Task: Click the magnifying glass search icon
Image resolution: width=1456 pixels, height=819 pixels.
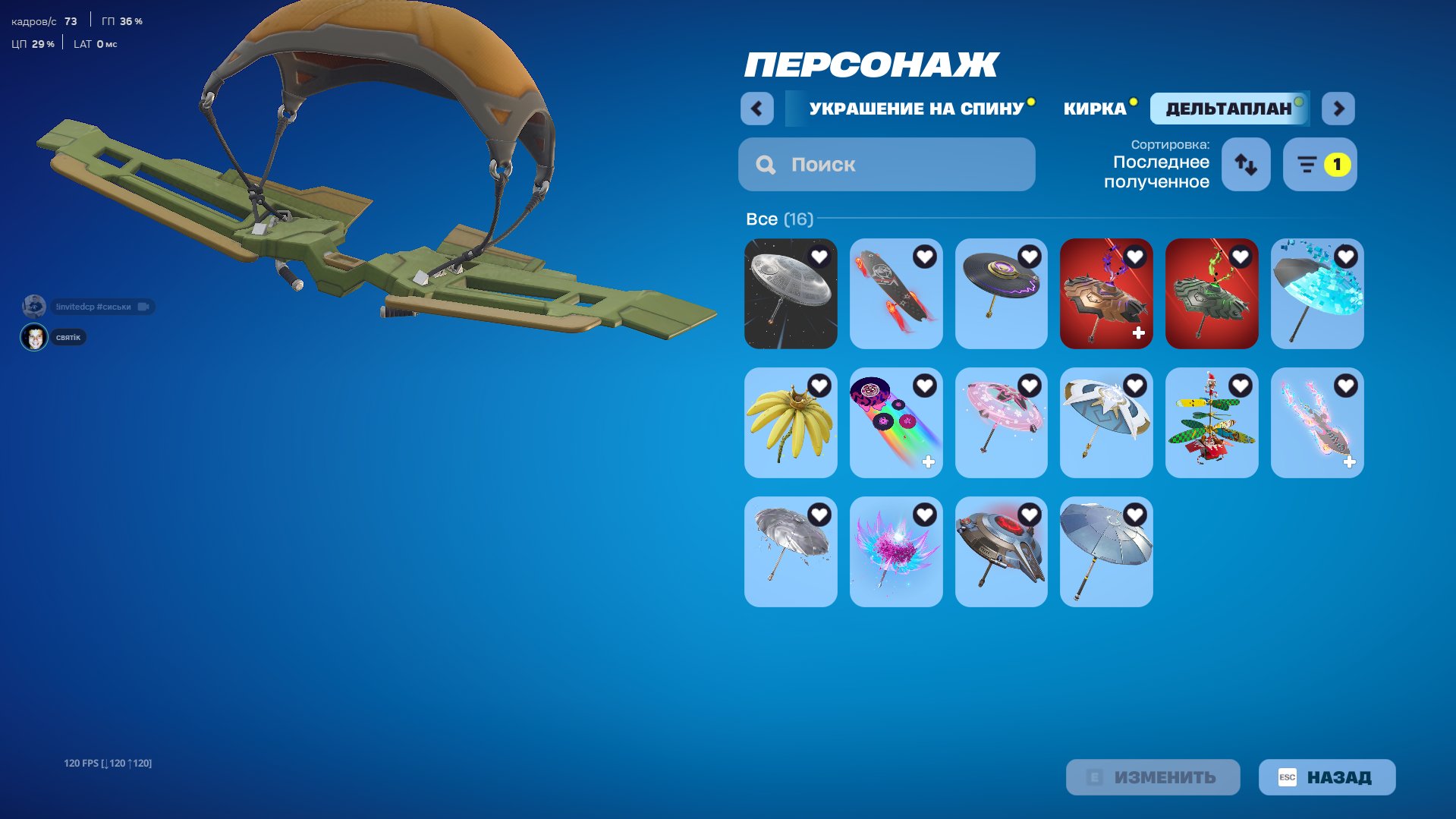Action: point(765,164)
